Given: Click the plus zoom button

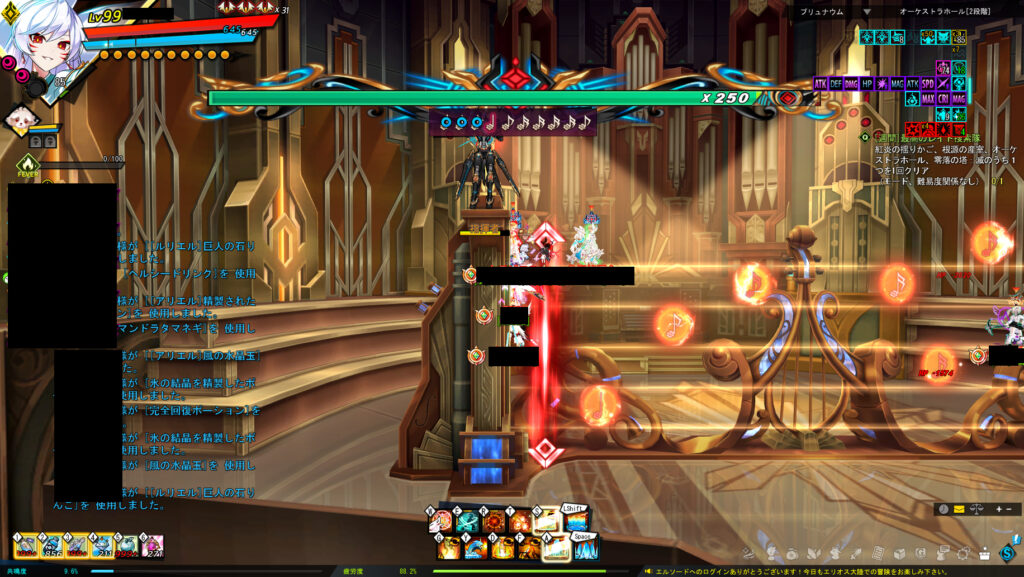Looking at the screenshot, I should pos(998,509).
